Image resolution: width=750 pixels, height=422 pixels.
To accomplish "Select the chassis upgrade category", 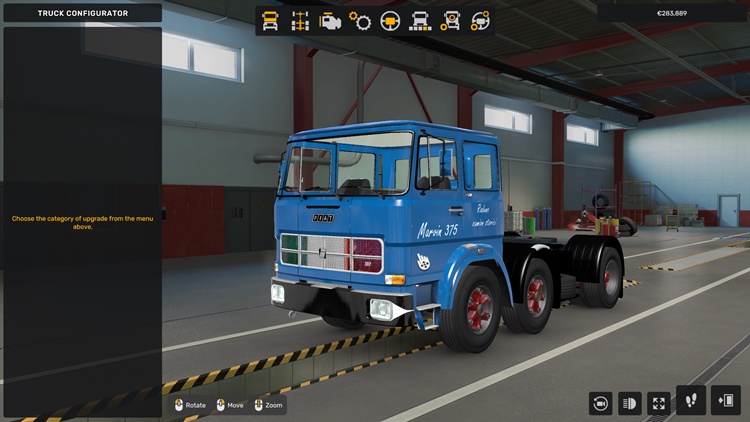I will (299, 21).
